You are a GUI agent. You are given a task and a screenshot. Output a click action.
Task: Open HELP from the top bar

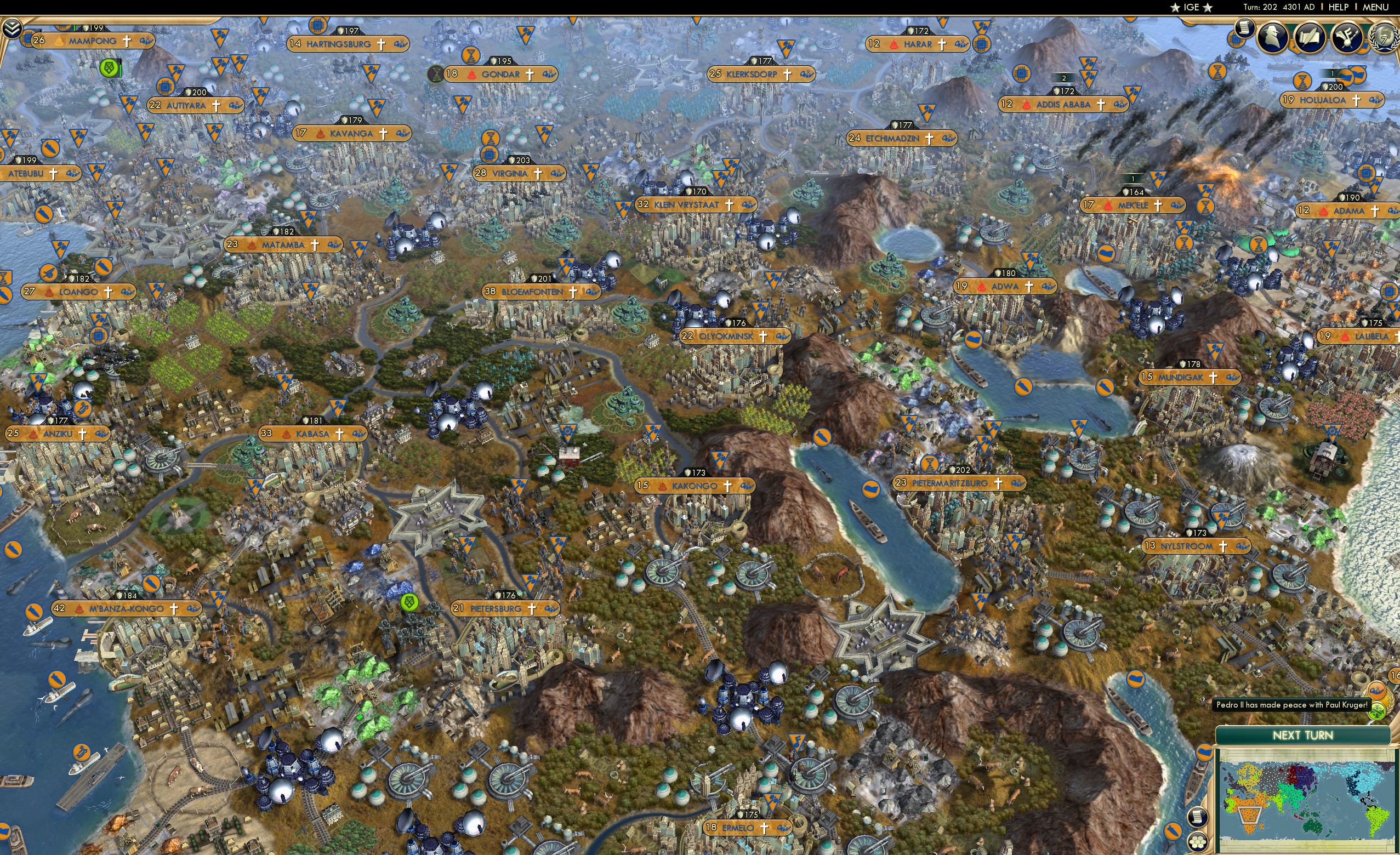1339,7
